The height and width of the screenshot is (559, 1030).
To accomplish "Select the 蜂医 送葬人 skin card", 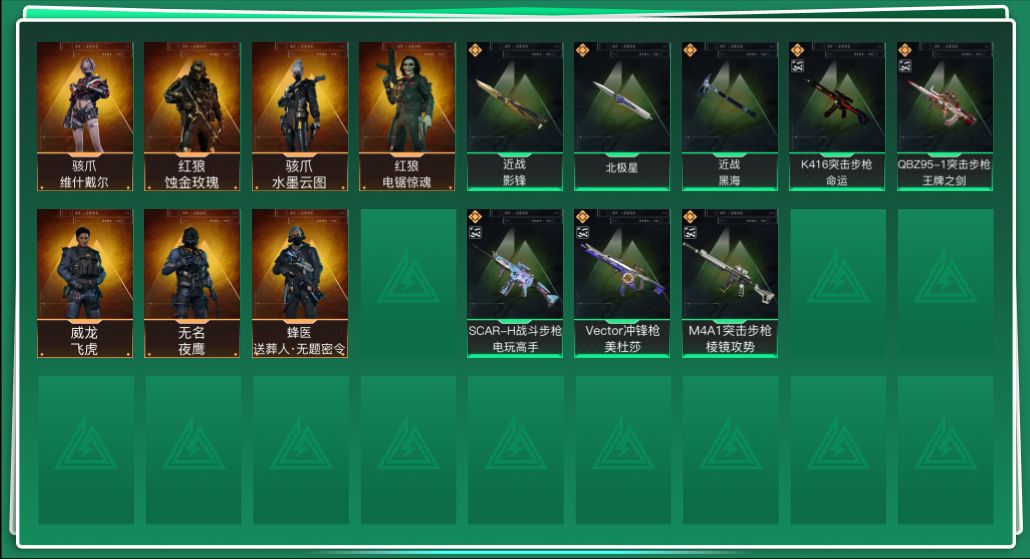I will [x=300, y=283].
